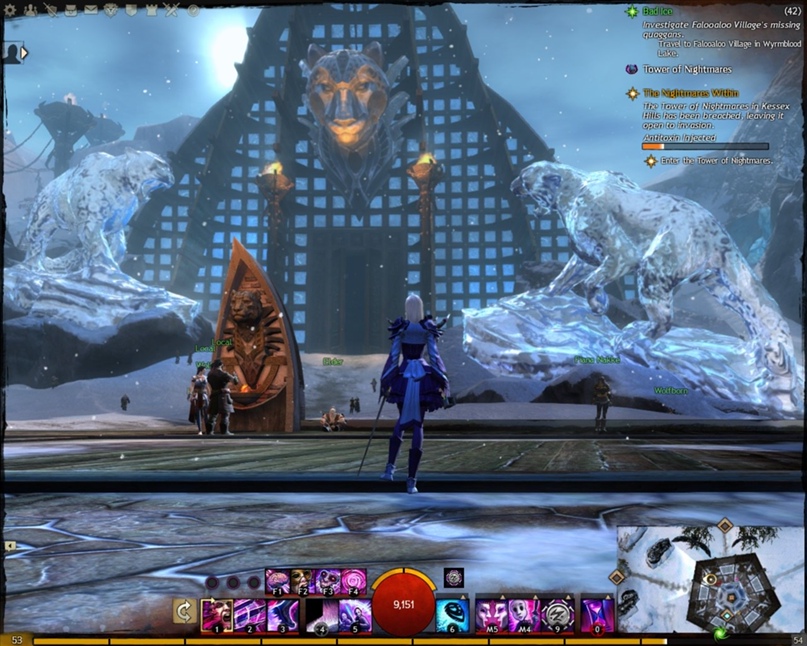Image resolution: width=807 pixels, height=646 pixels.
Task: Open the crossed swords PvP panel
Action: coord(172,10)
